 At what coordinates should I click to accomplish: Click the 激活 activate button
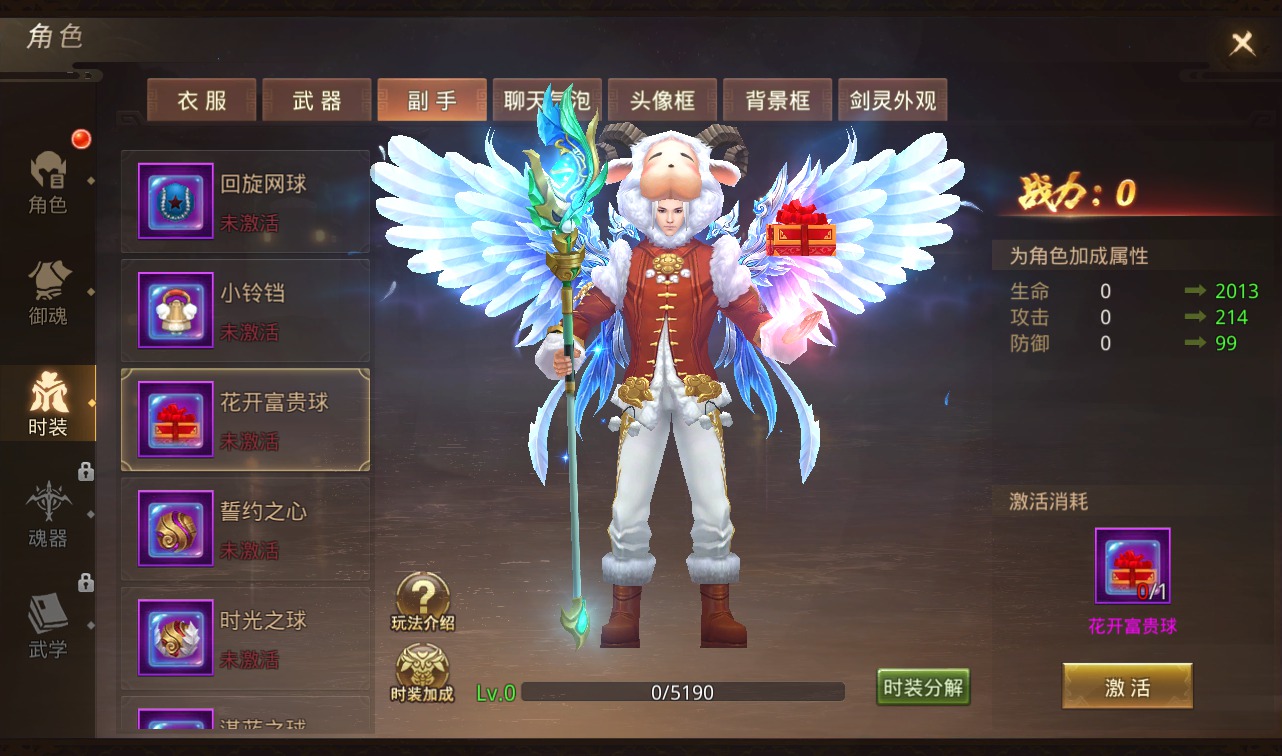pos(1127,687)
